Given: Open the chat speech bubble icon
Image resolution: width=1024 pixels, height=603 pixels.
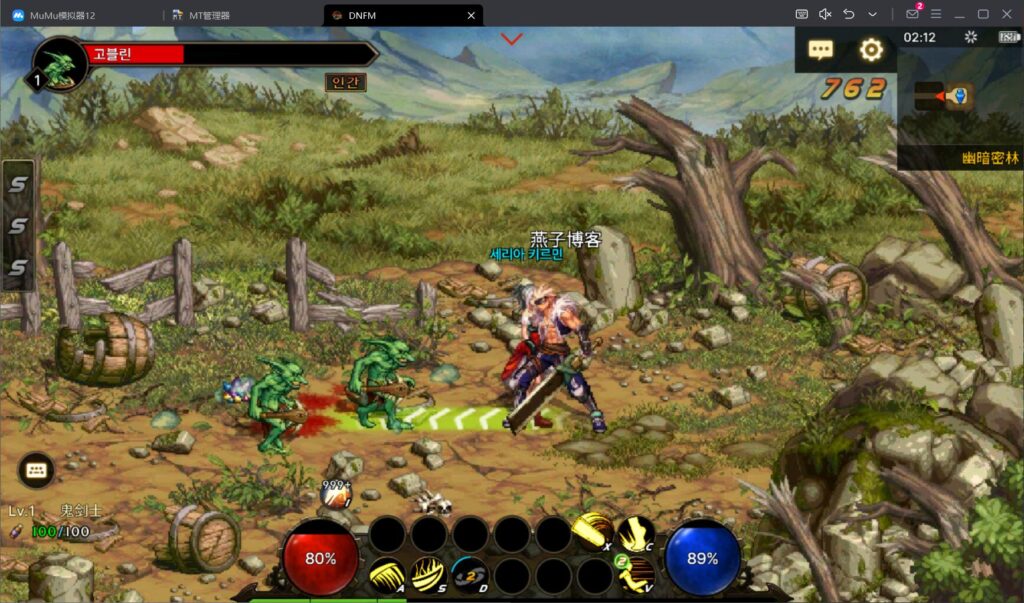Looking at the screenshot, I should 821,49.
